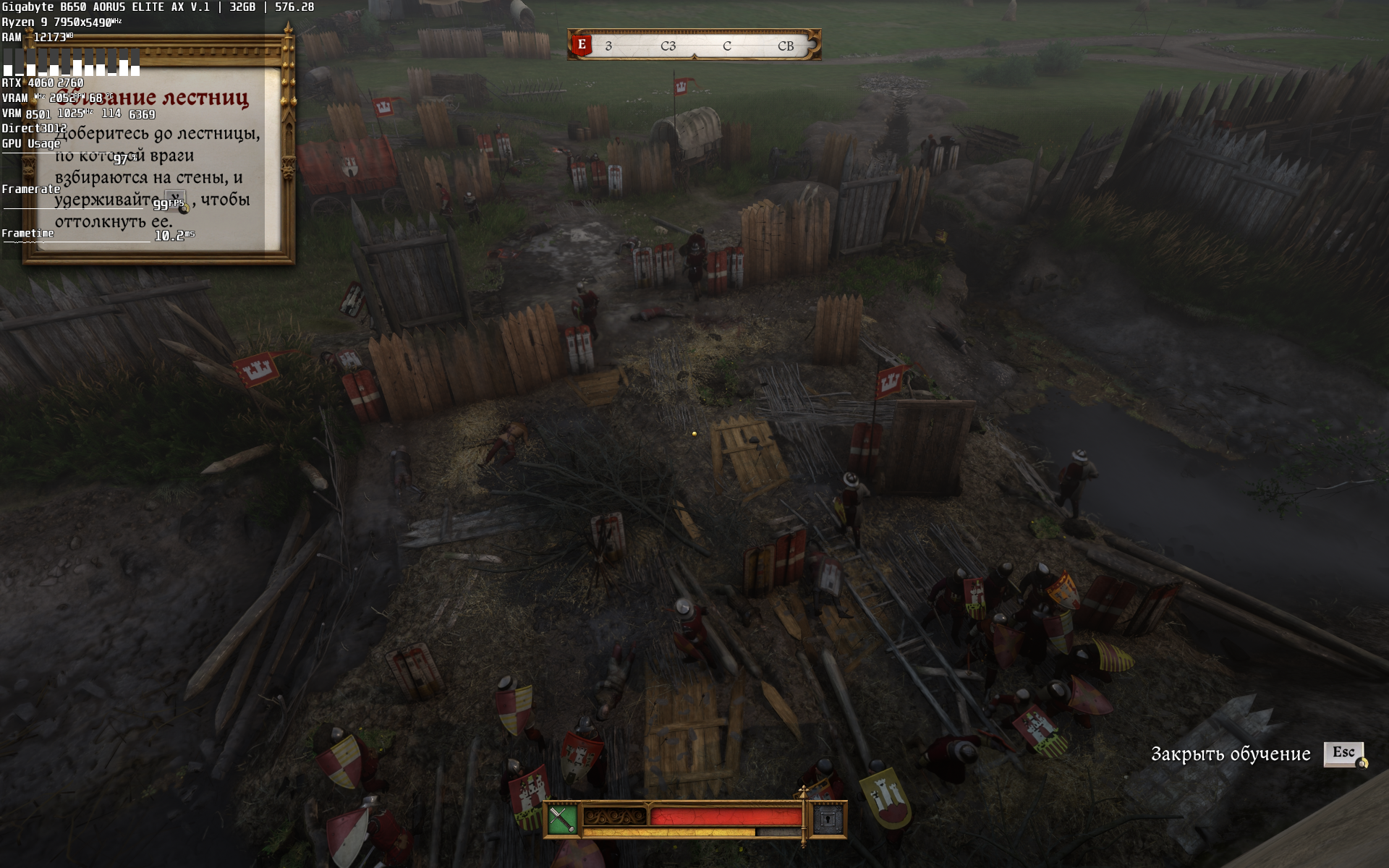
Task: Select the sword weapon icon
Action: pyautogui.click(x=561, y=820)
